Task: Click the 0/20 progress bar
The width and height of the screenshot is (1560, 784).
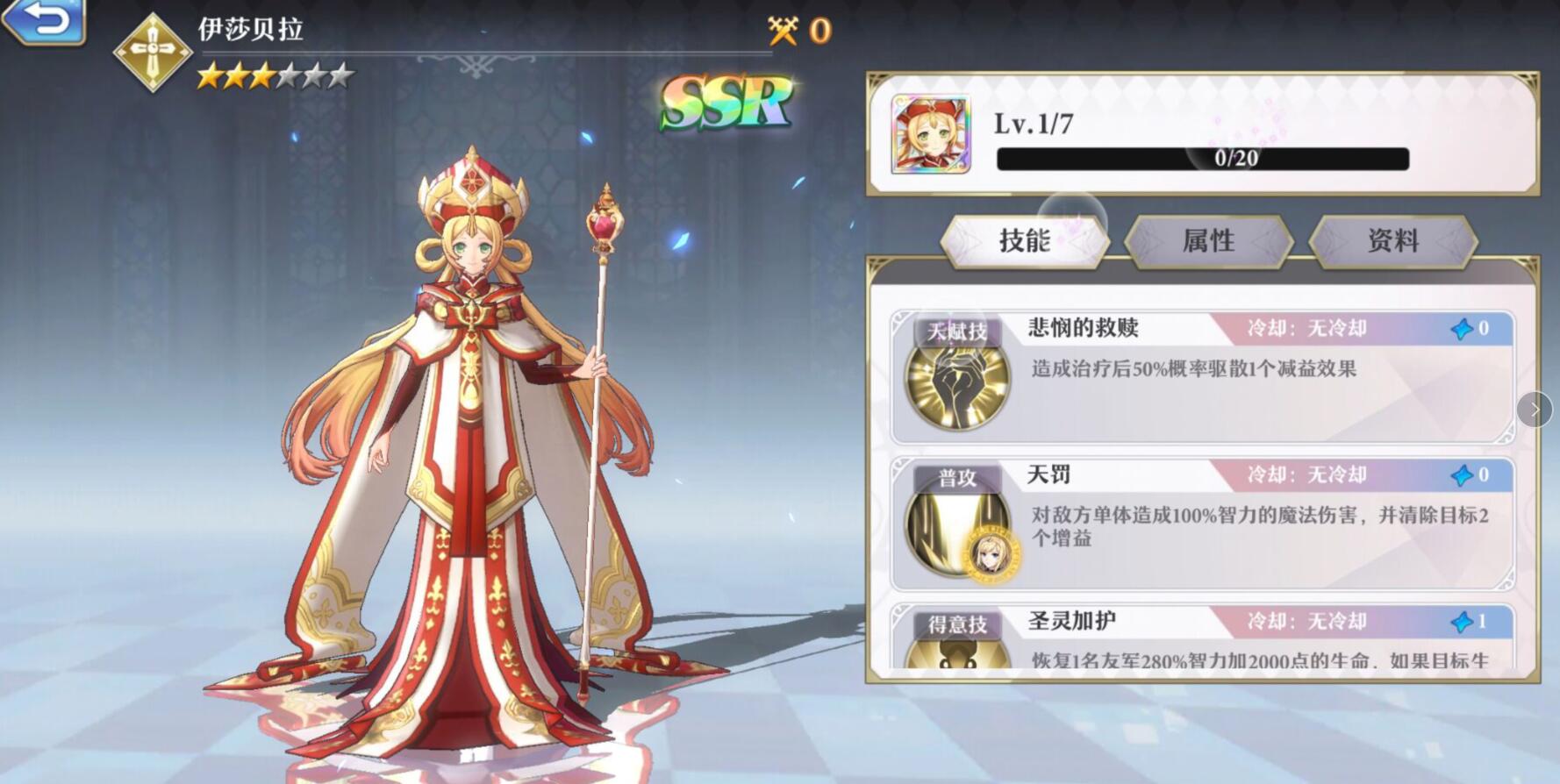Action: click(x=1202, y=158)
